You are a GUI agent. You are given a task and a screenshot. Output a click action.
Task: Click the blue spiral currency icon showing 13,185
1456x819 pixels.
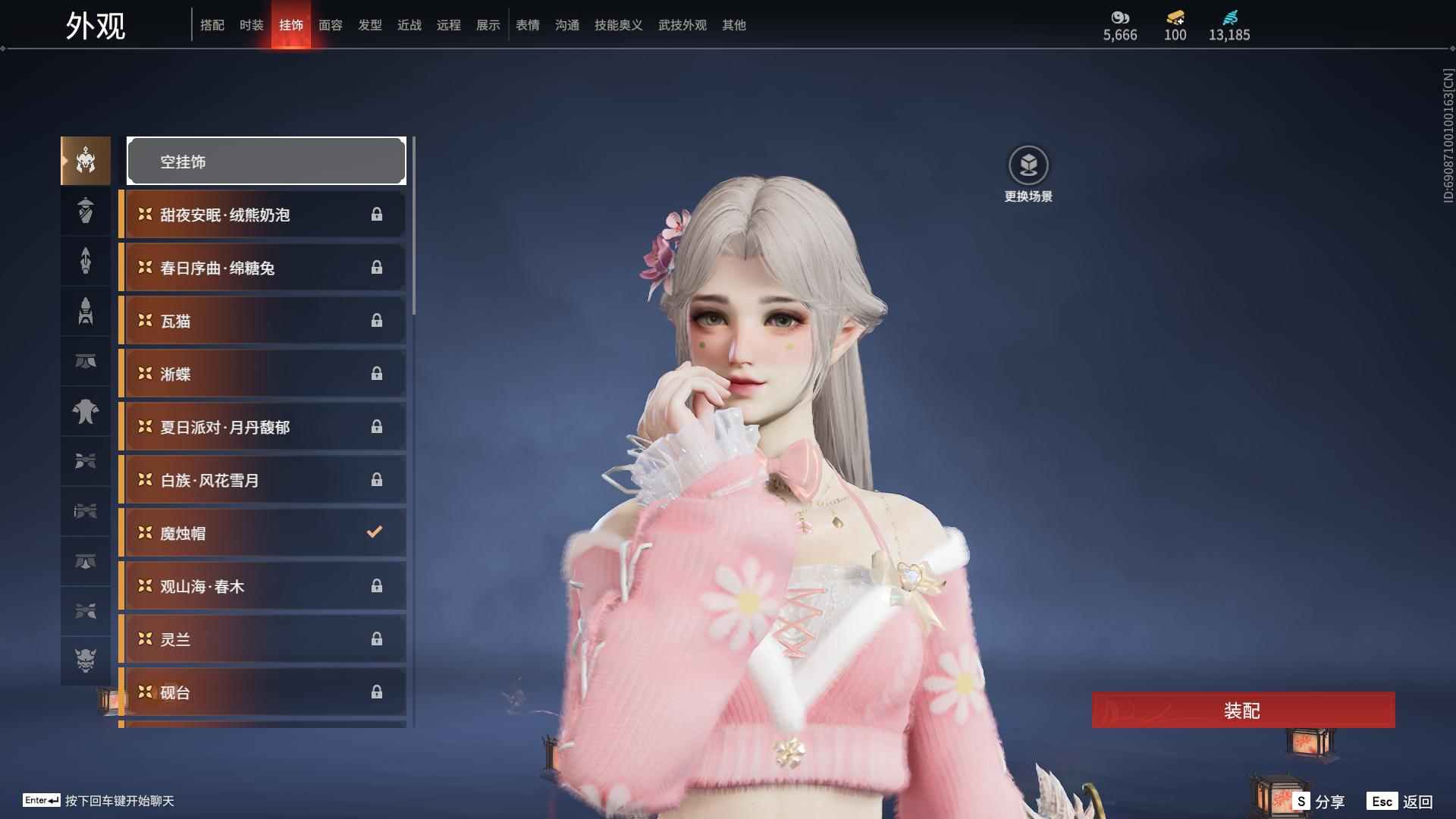point(1230,17)
